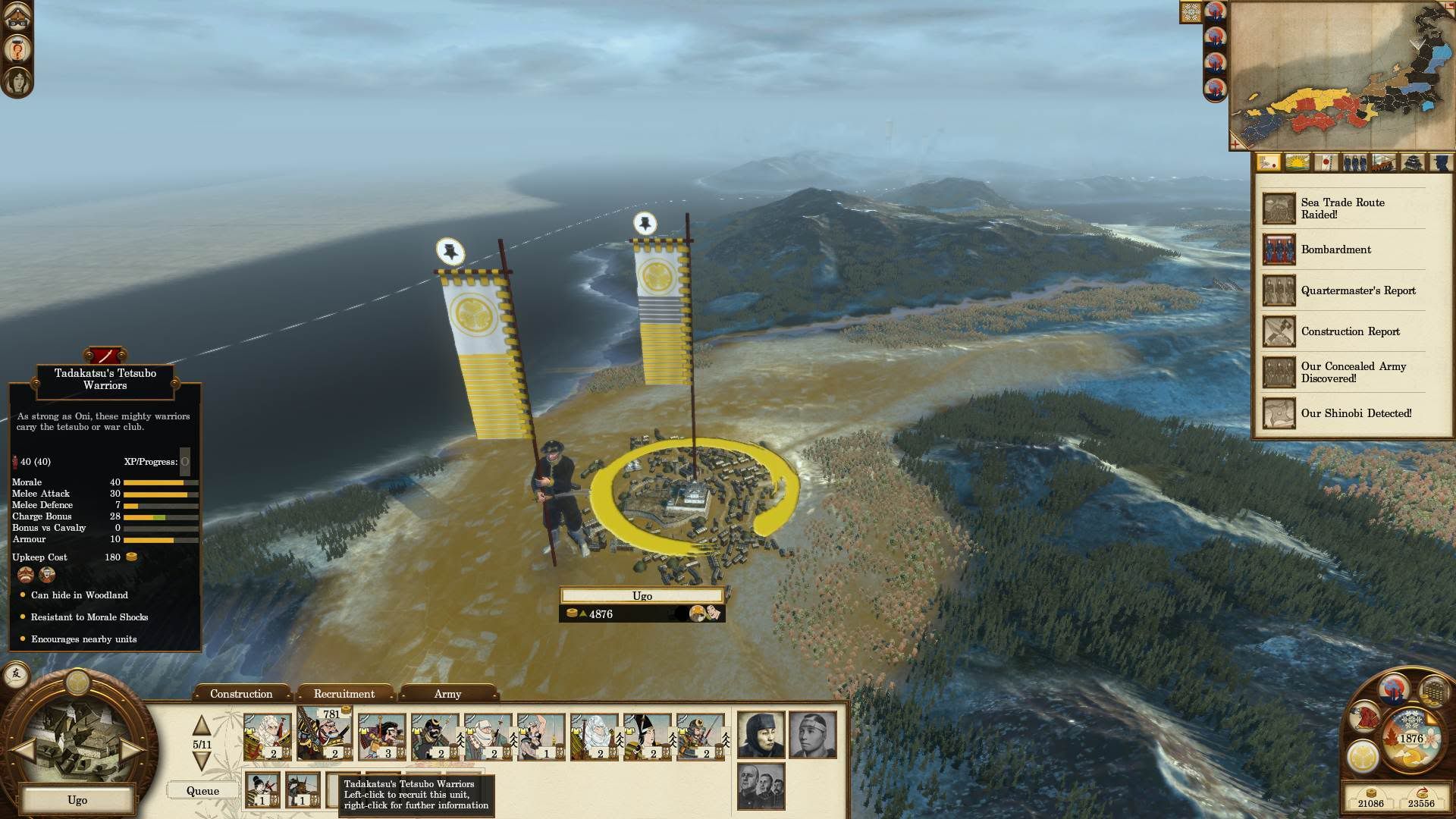Click the campaign minimap of Japan
This screenshot has height=819, width=1456.
tap(1341, 76)
